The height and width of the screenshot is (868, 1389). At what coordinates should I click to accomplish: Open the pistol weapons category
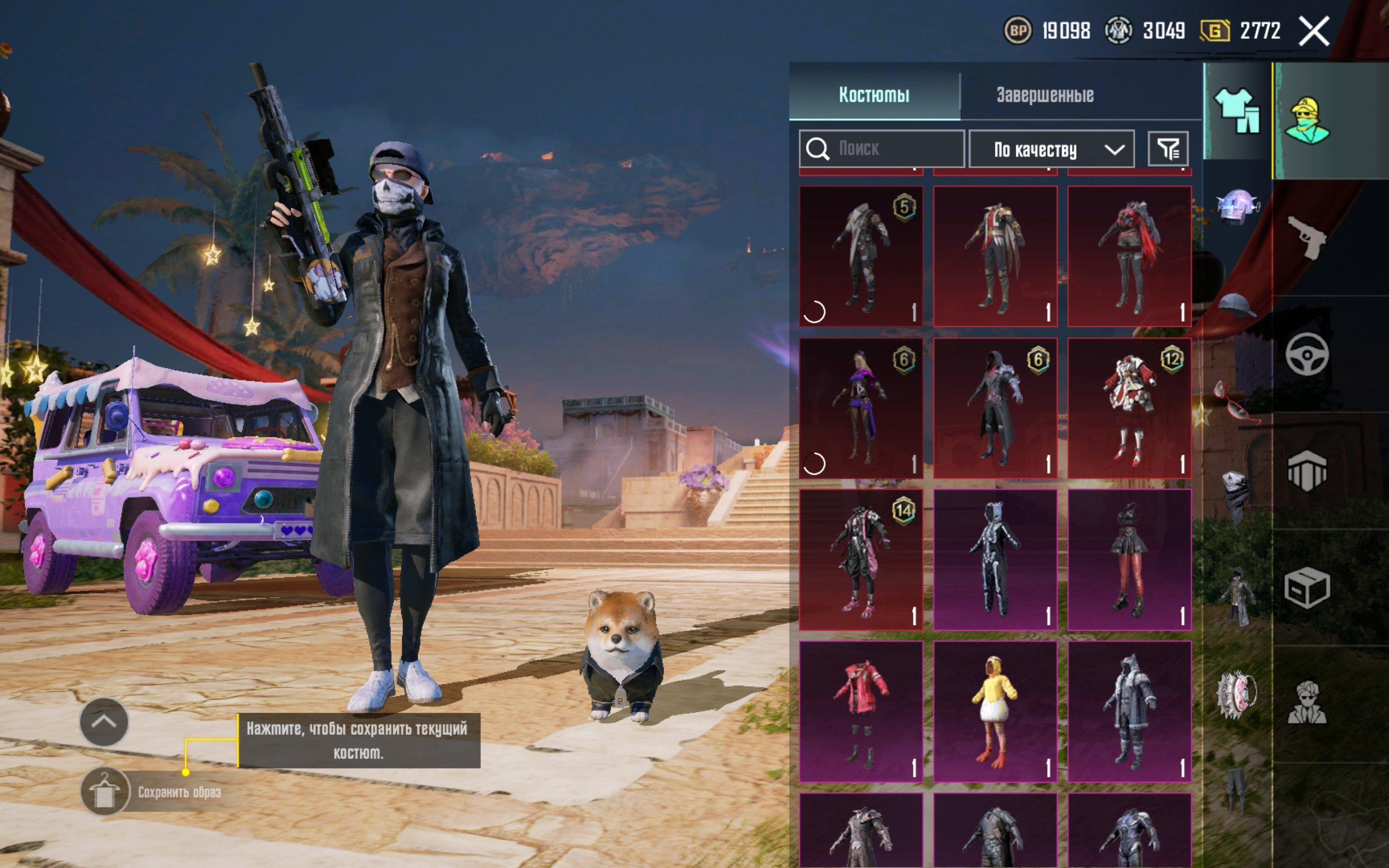point(1307,237)
